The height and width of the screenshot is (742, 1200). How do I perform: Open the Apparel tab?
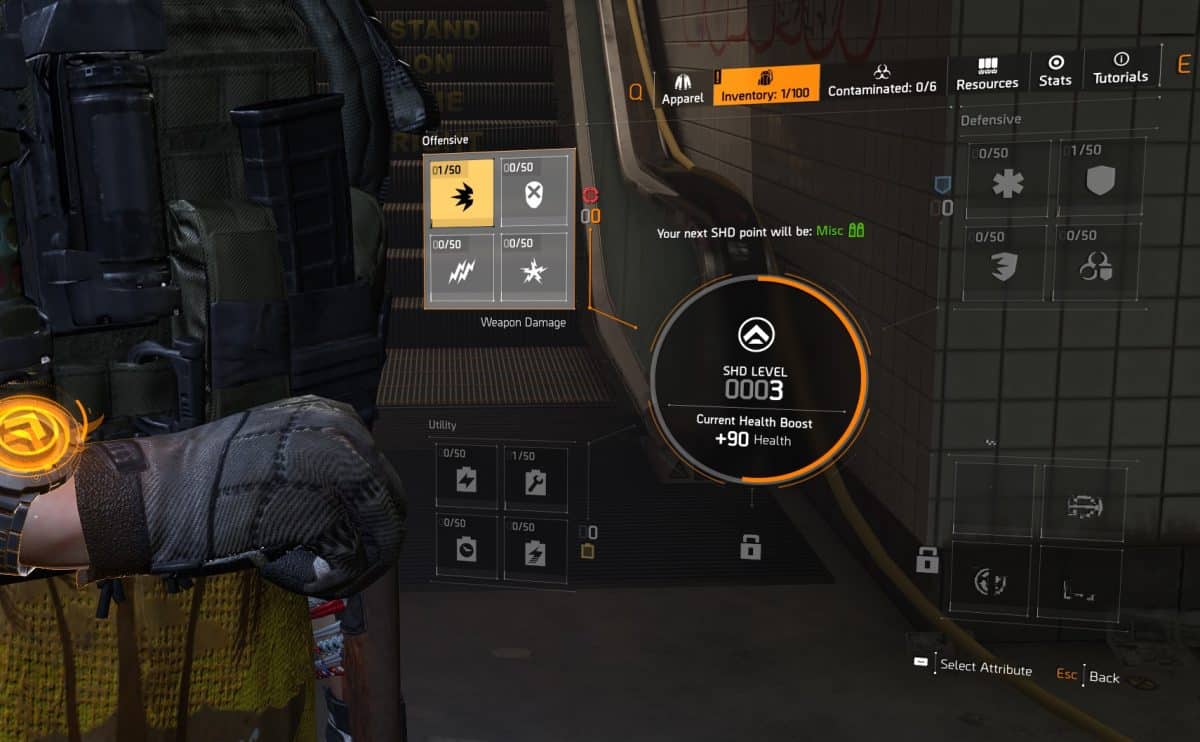click(683, 87)
